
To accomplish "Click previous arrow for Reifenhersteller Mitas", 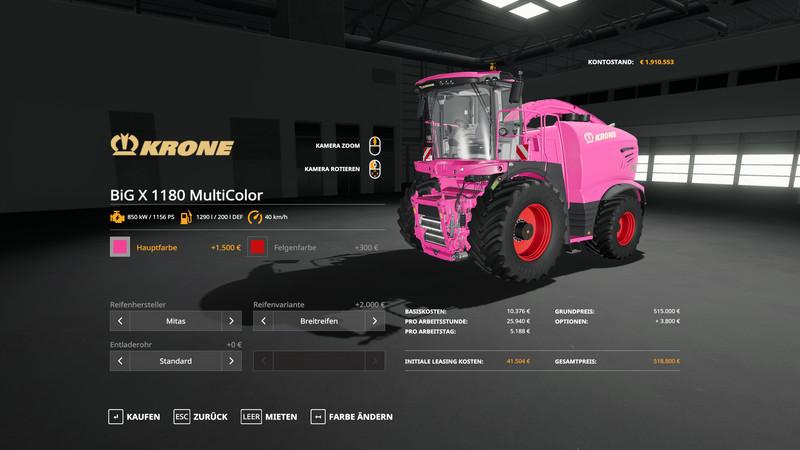I will coord(120,321).
